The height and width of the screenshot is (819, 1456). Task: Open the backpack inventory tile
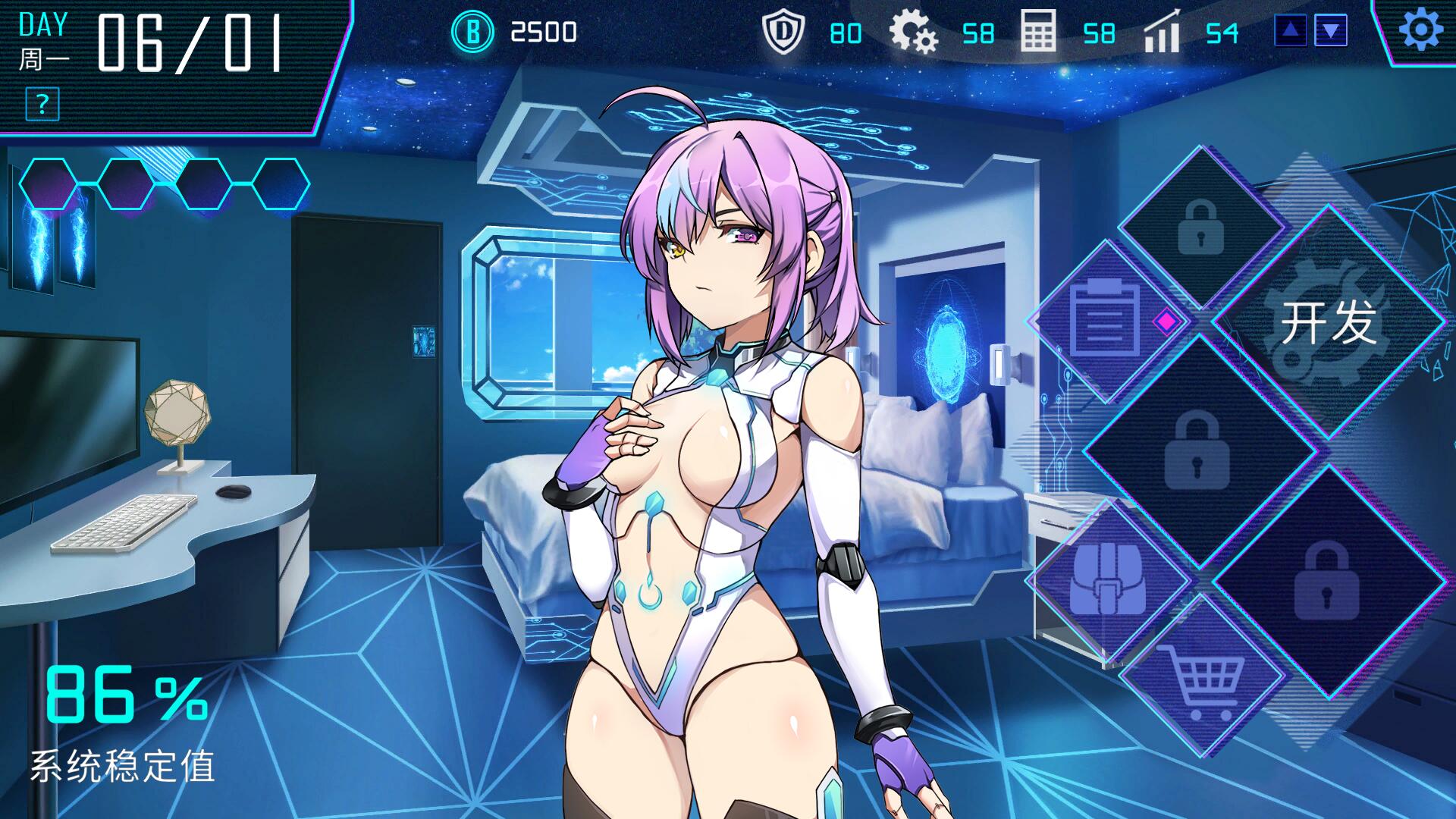tap(1107, 579)
